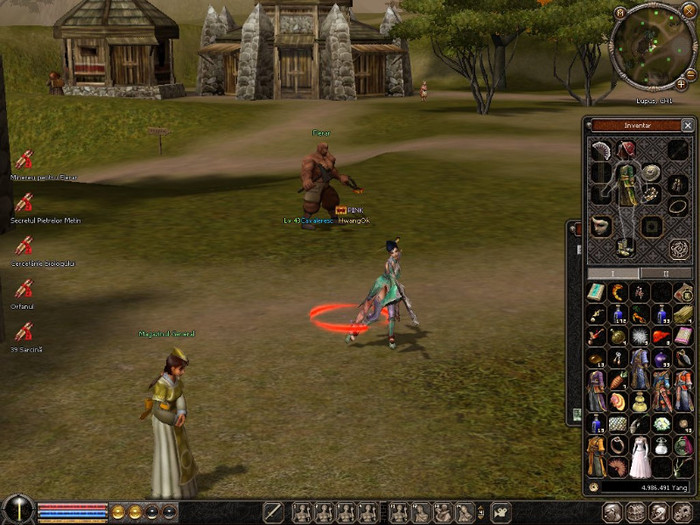Select the green book in the inventory
Image resolution: width=700 pixels, height=525 pixels.
tap(596, 292)
